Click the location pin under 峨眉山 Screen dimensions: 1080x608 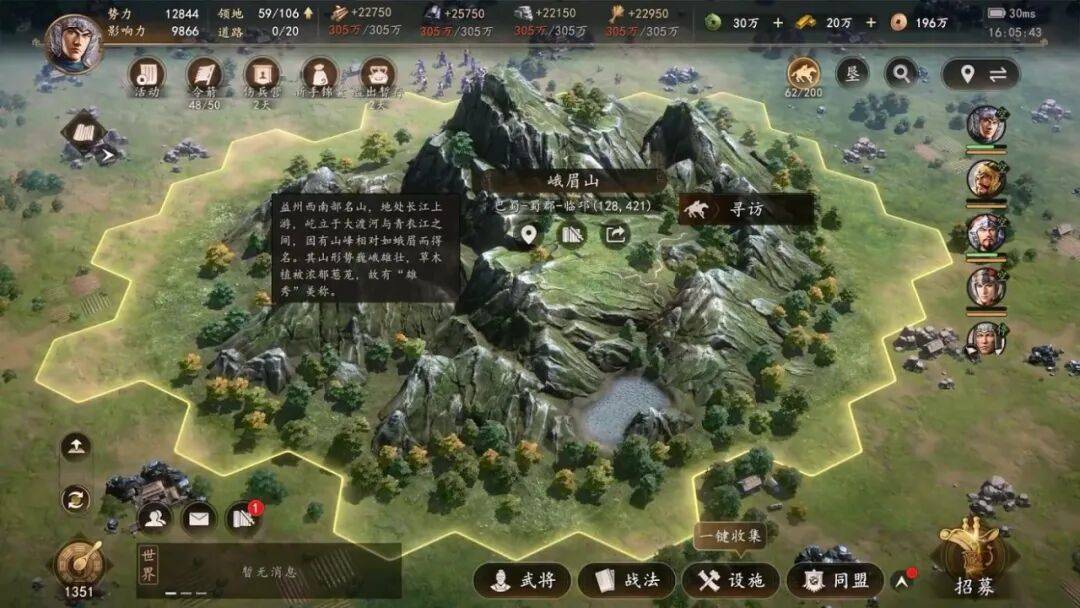click(x=528, y=234)
